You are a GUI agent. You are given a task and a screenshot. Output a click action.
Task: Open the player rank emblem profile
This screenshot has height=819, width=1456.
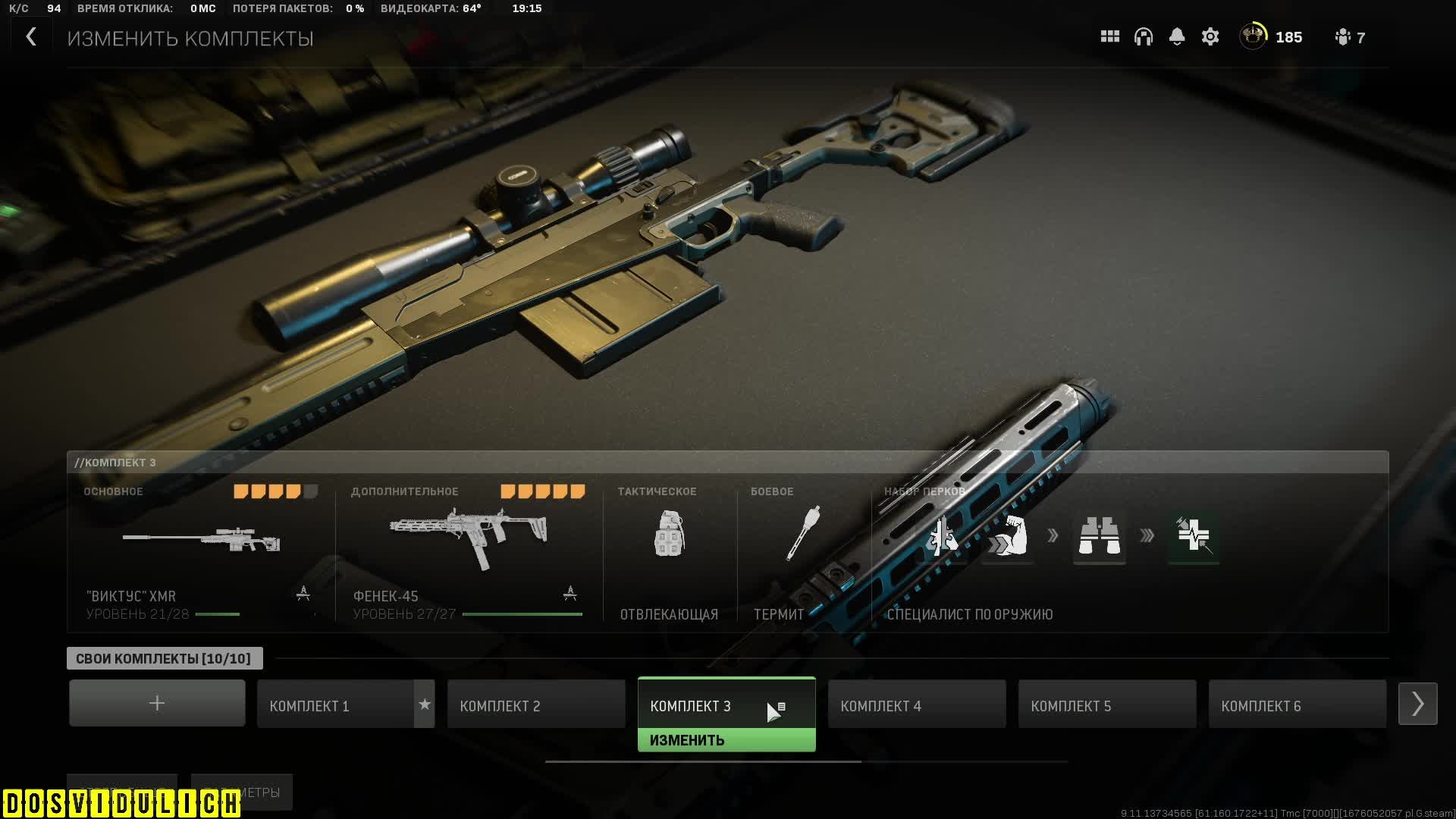1253,36
